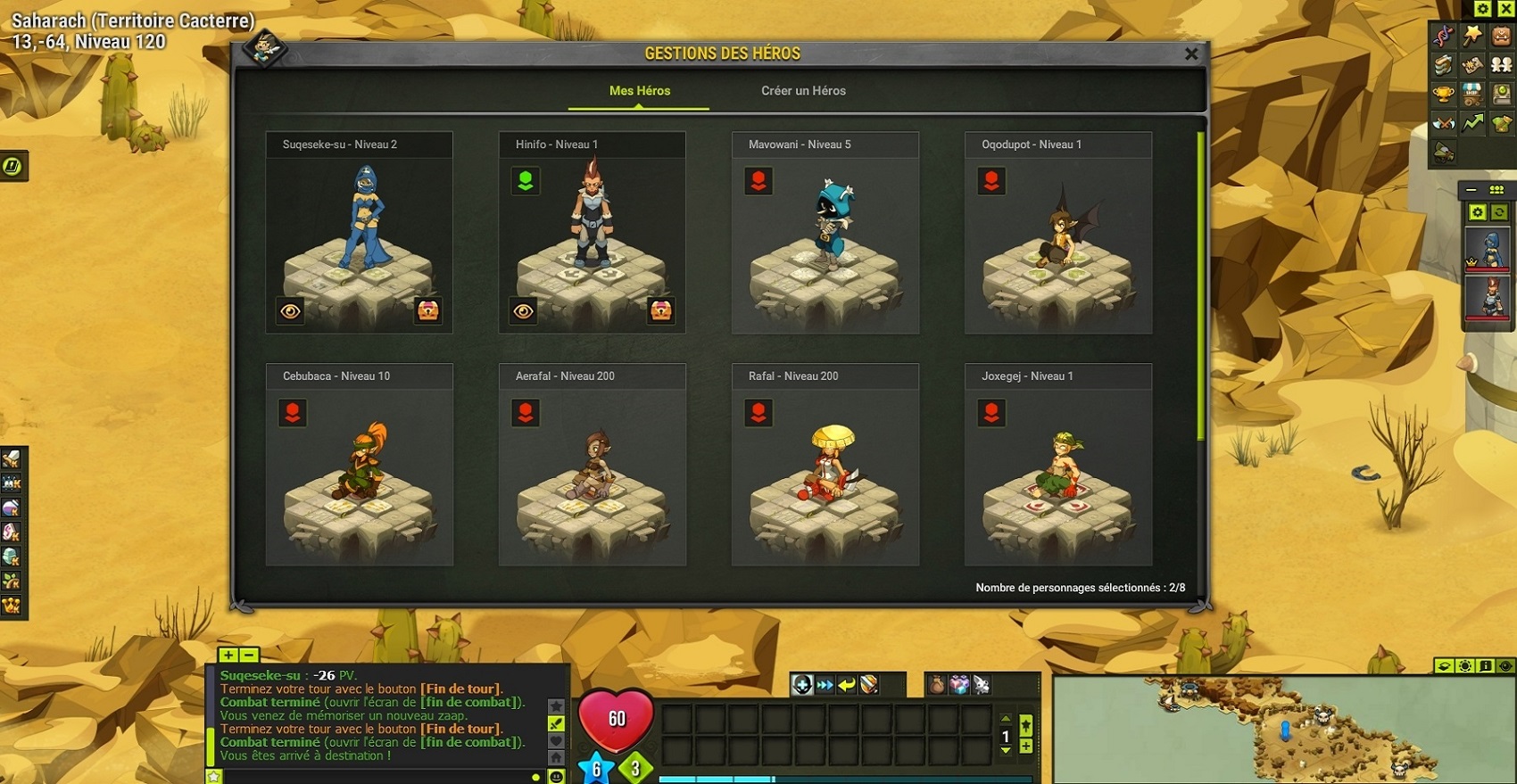The width and height of the screenshot is (1517, 784).
Task: Click the trophy icon in the top-right menu
Action: (x=1443, y=94)
